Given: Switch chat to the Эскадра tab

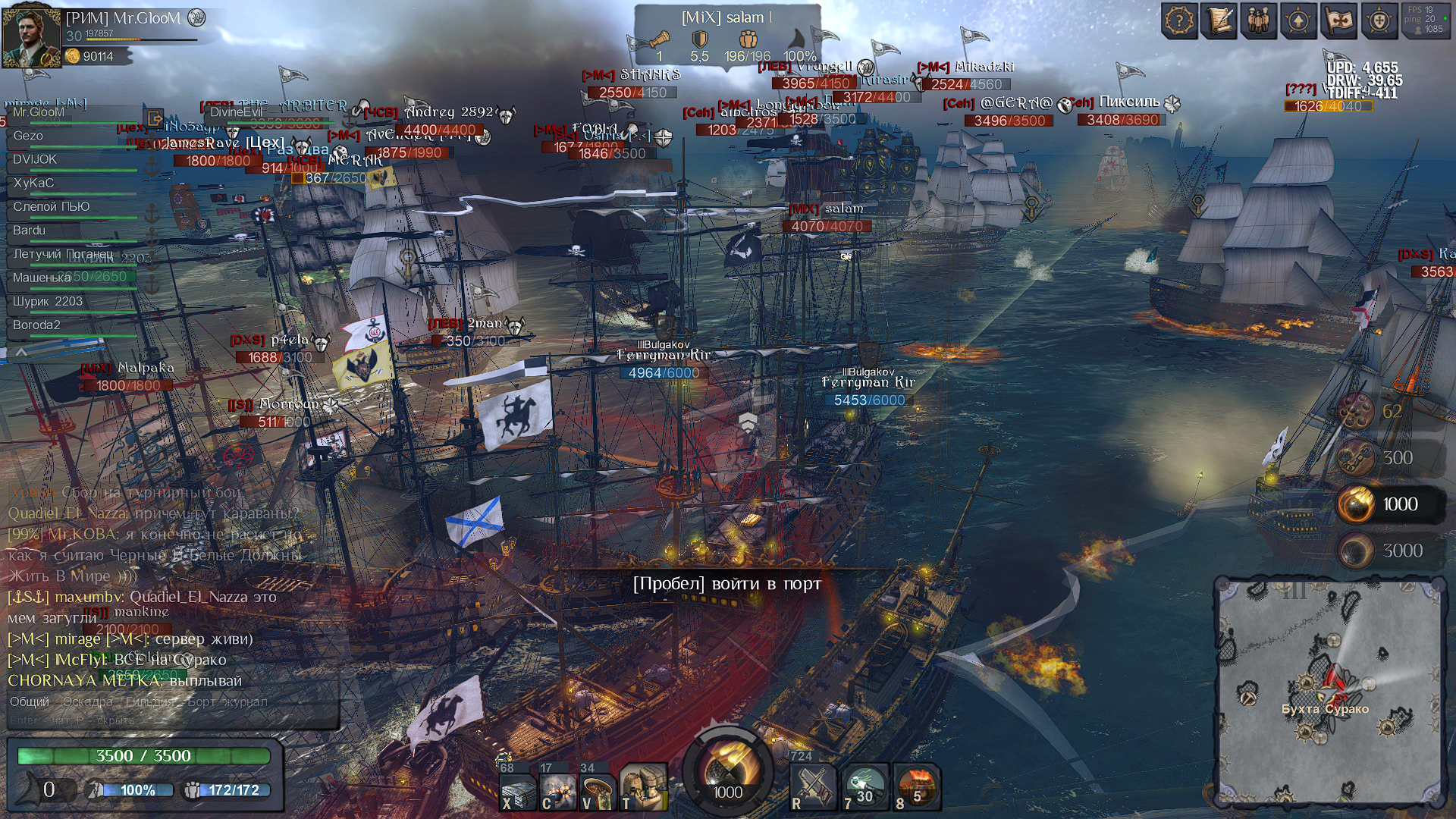Looking at the screenshot, I should 87,701.
